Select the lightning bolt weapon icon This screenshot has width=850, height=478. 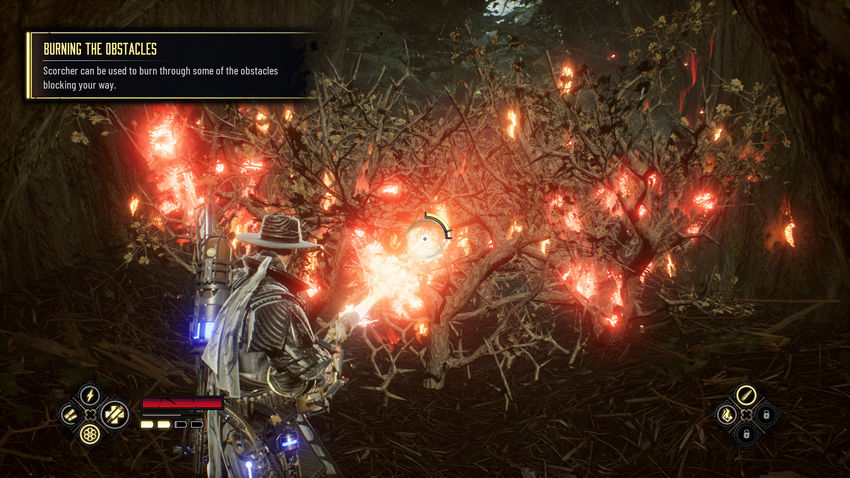90,394
